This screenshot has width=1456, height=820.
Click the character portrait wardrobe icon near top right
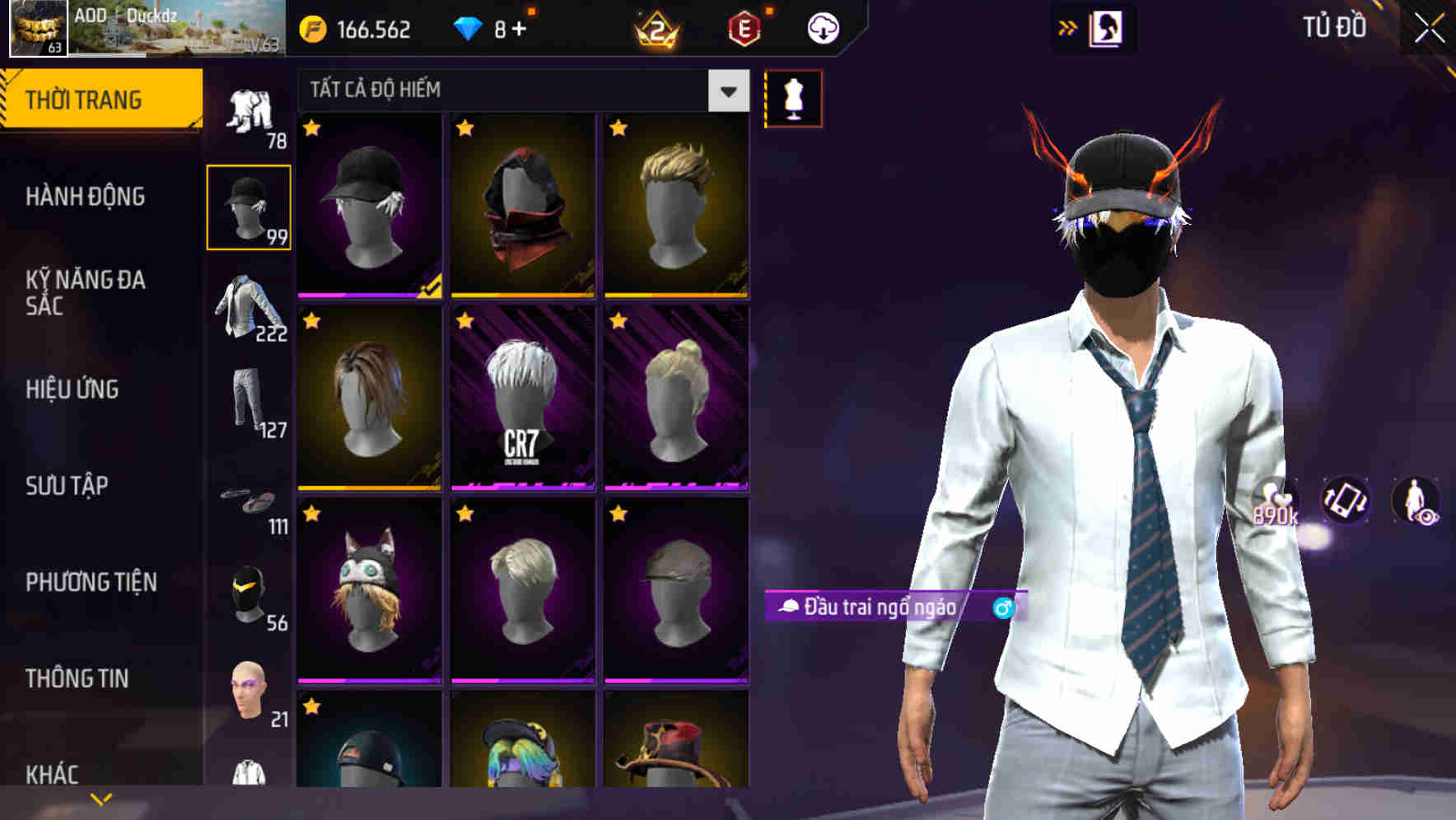point(1107,27)
